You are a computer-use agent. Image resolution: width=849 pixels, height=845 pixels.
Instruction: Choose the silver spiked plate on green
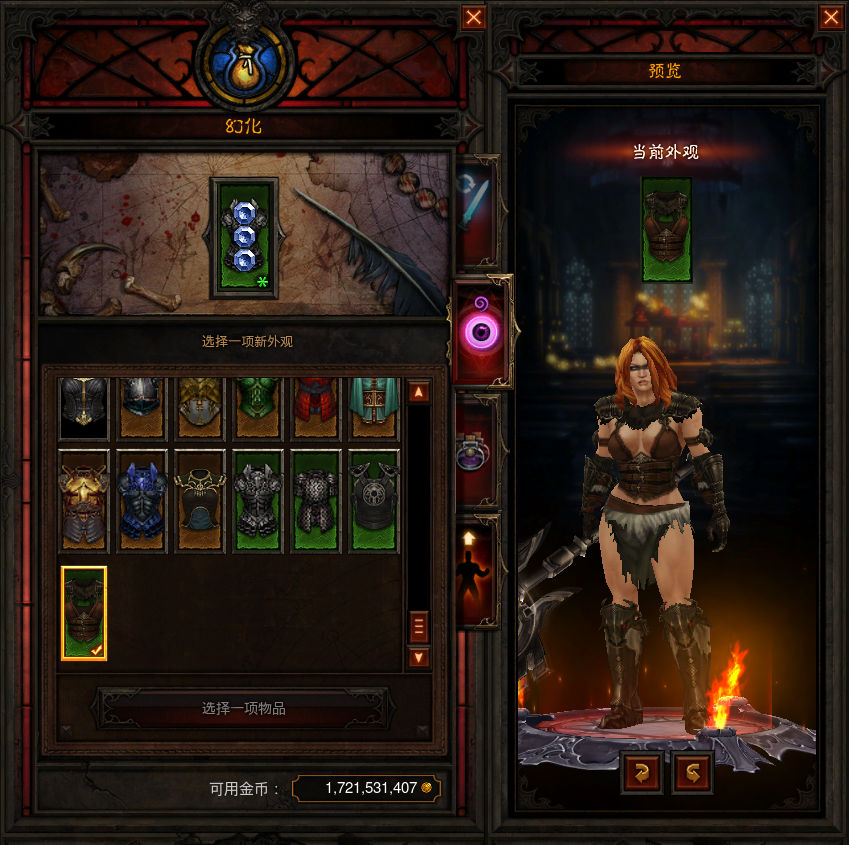click(x=258, y=501)
